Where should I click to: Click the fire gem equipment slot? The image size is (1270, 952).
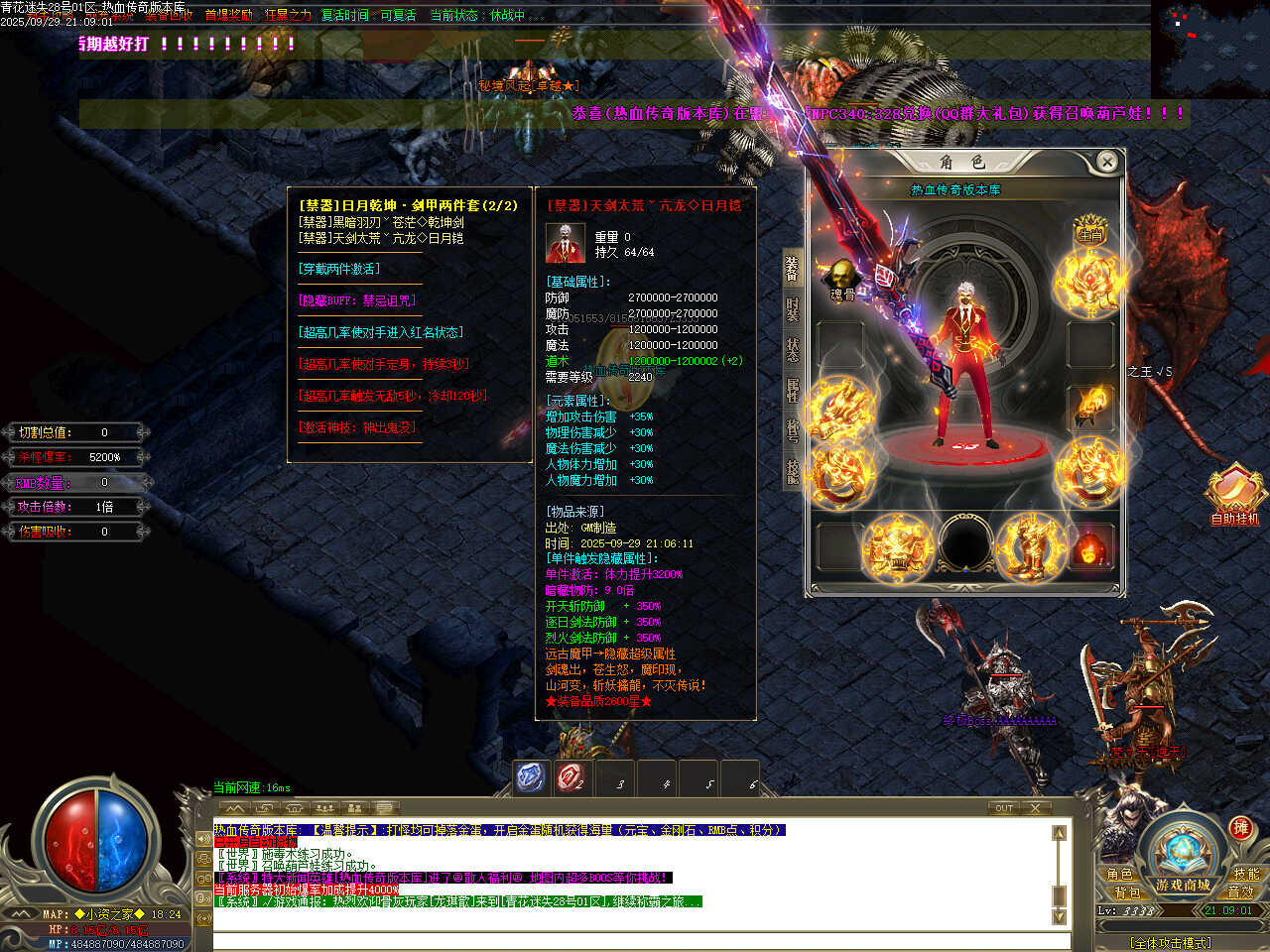[x=1090, y=546]
